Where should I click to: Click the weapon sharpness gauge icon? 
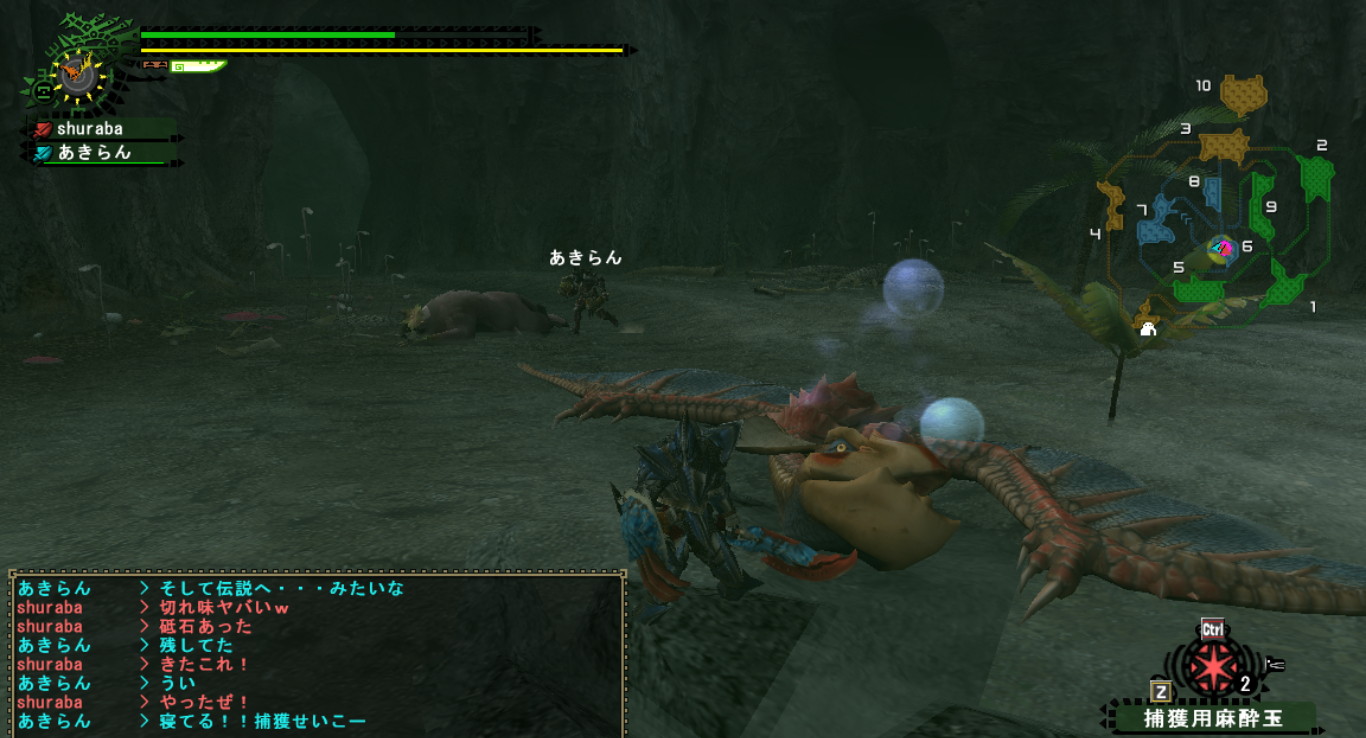(198, 67)
